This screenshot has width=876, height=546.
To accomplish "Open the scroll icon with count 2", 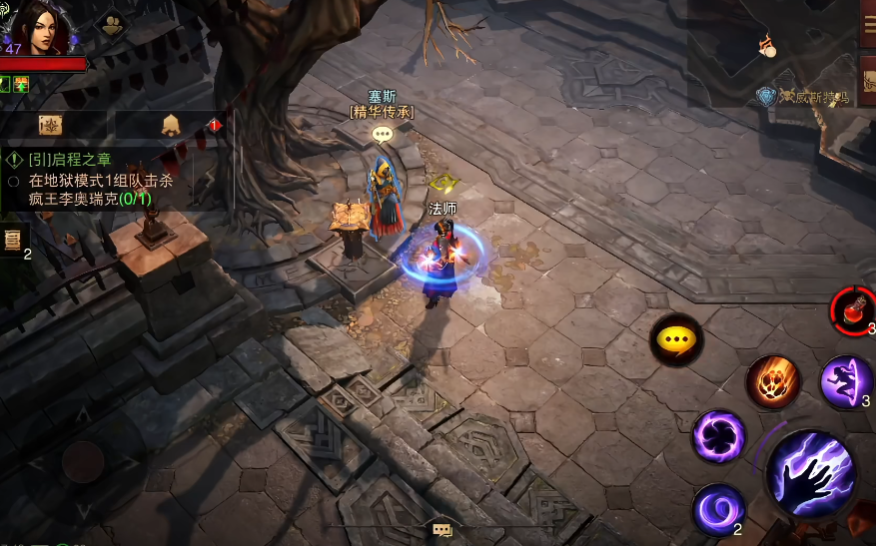I will (x=12, y=240).
